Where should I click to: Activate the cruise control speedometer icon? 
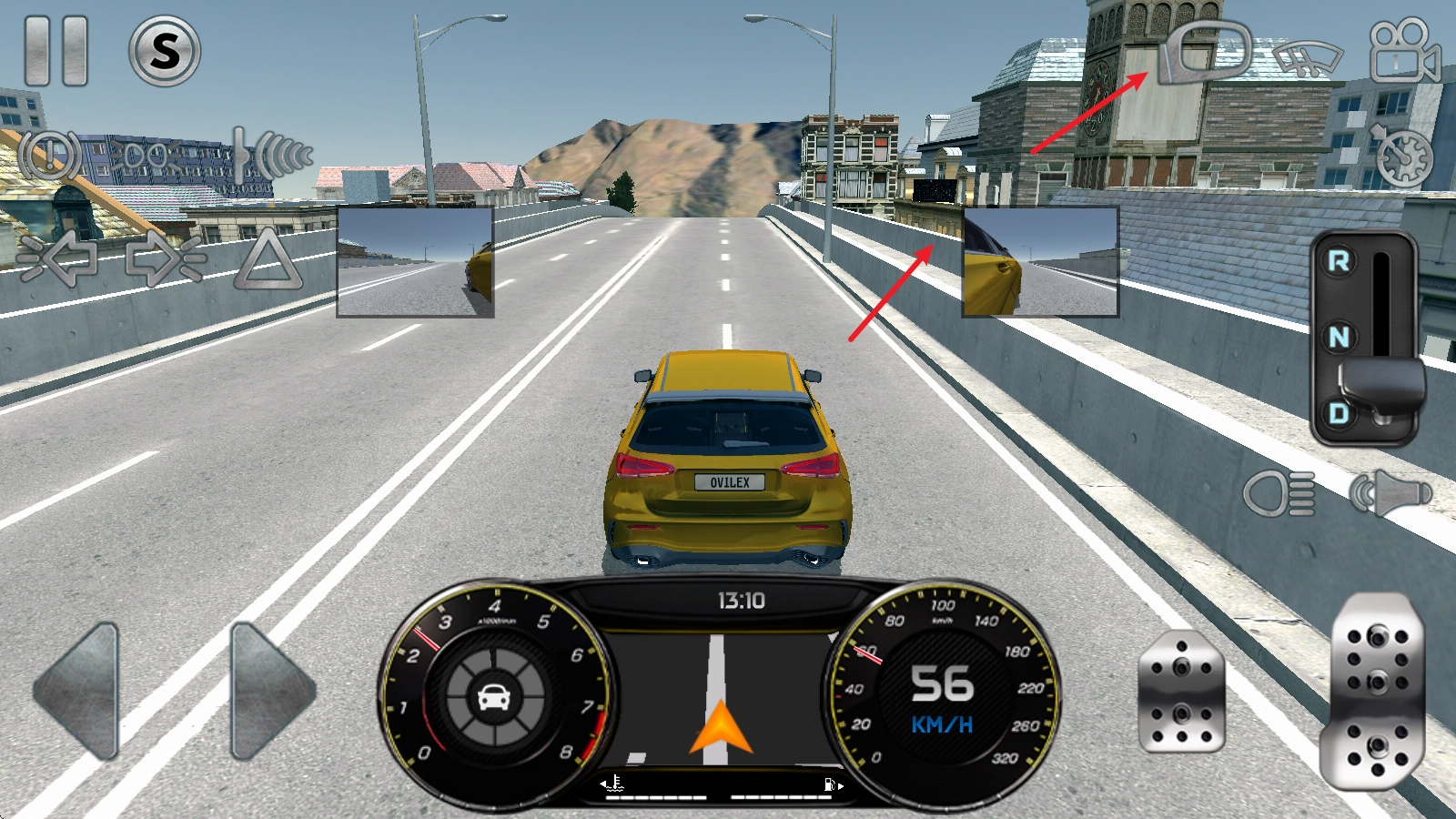tap(1402, 155)
